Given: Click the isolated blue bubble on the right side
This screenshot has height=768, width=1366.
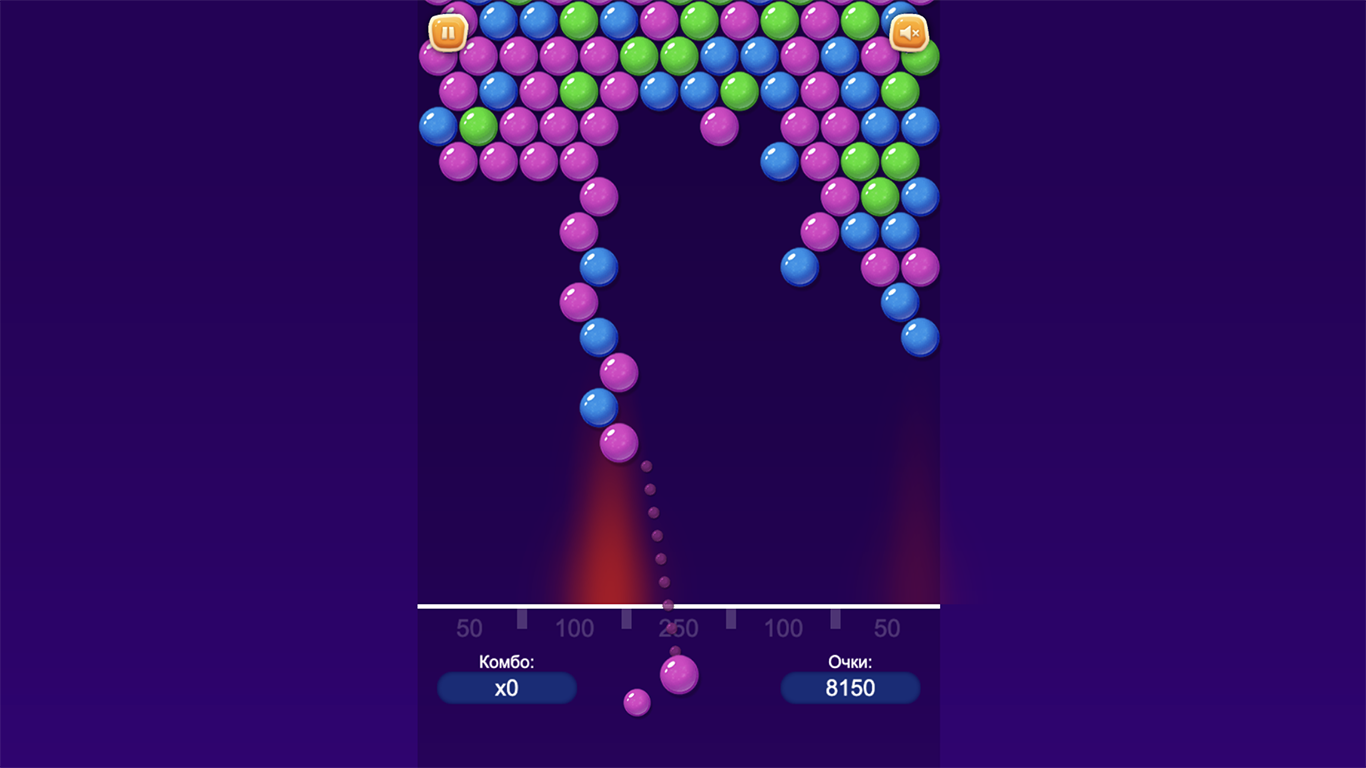Looking at the screenshot, I should (x=797, y=264).
